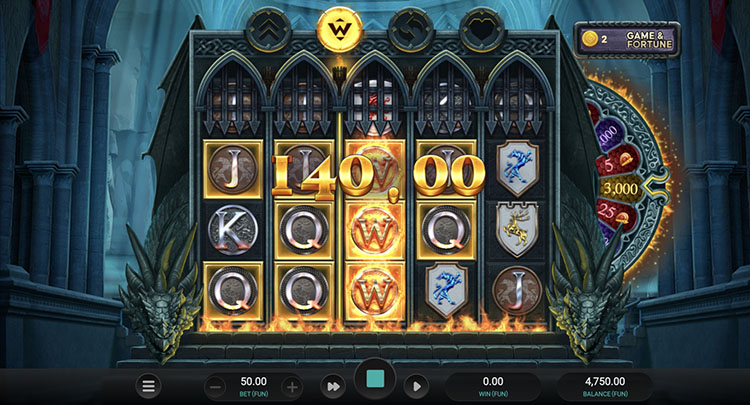Open the hamburger menu

coord(148,386)
